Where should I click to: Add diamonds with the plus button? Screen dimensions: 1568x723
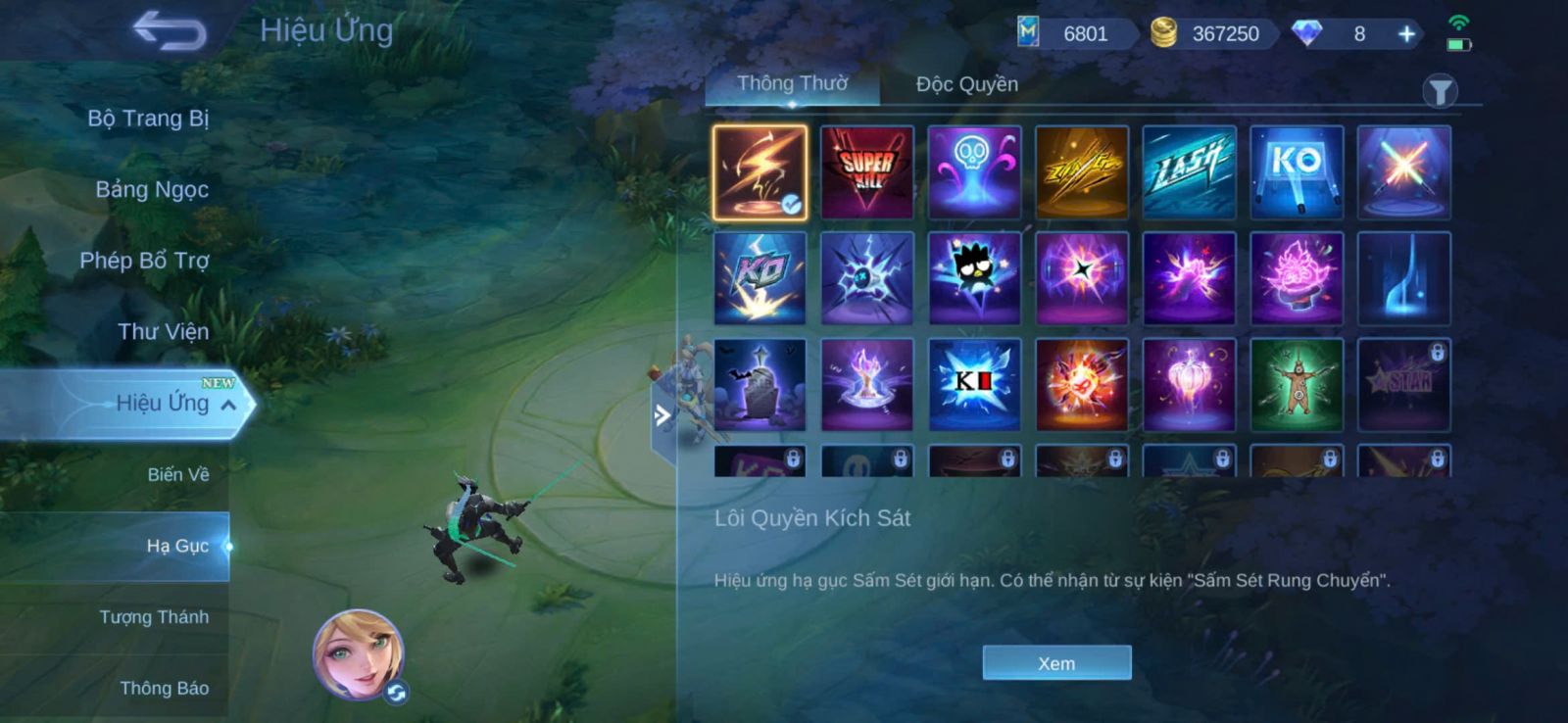[1406, 34]
